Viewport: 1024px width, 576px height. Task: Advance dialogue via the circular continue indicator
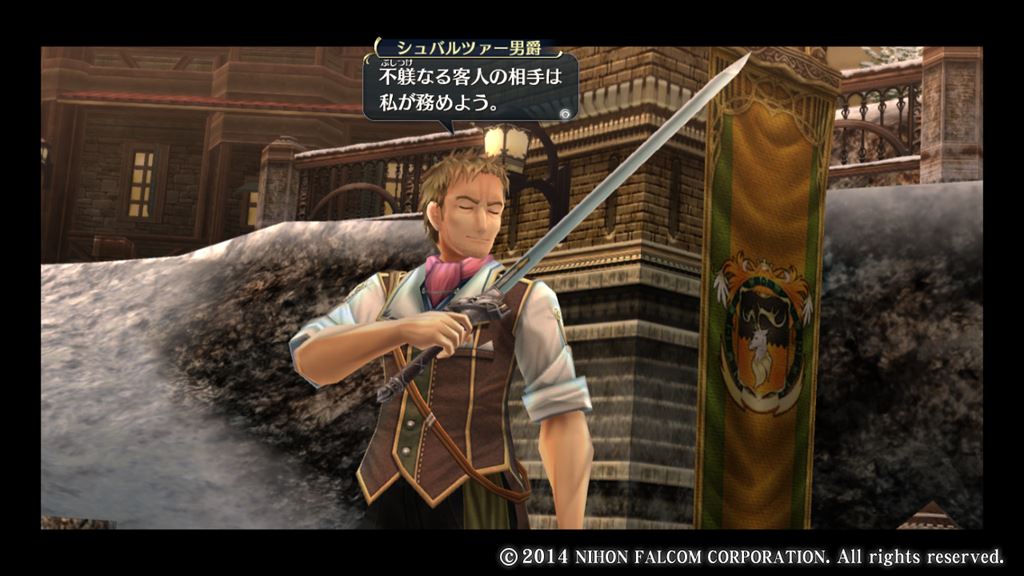565,113
